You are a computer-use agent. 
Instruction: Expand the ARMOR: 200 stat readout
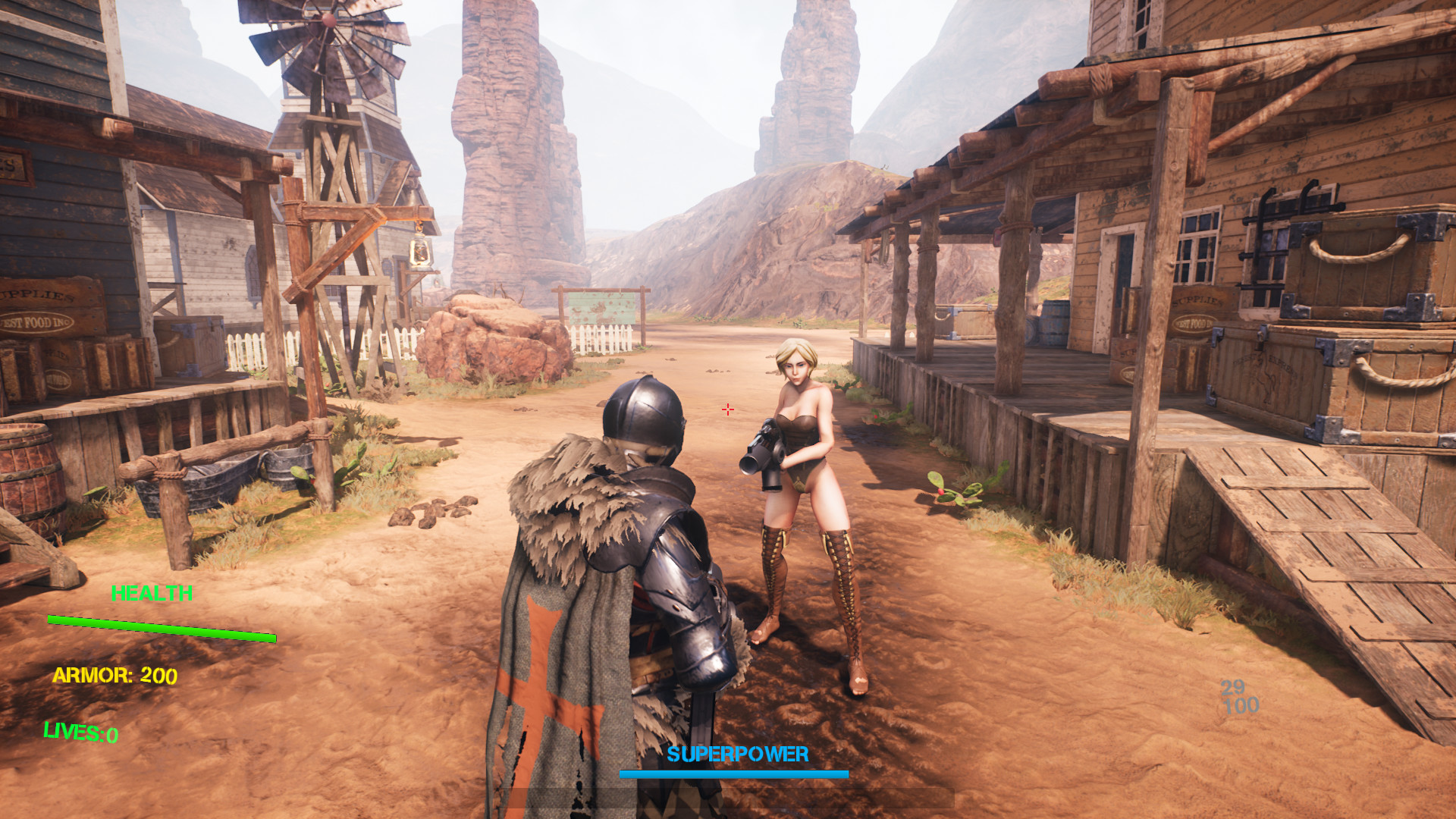115,674
